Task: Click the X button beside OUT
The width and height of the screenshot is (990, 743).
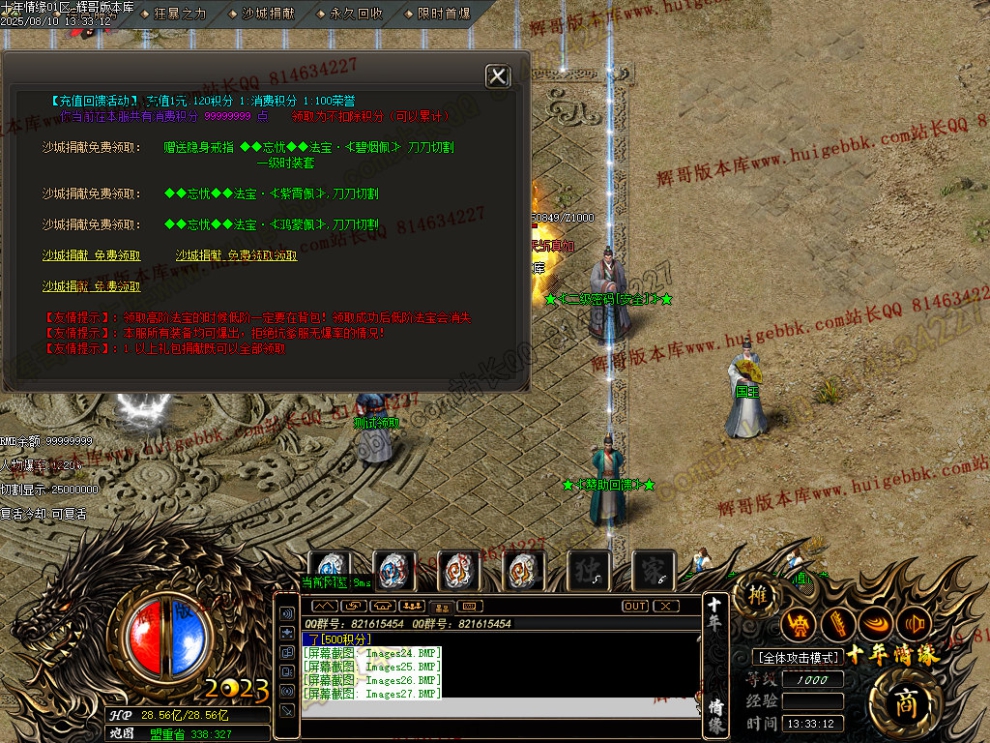Action: [x=665, y=606]
